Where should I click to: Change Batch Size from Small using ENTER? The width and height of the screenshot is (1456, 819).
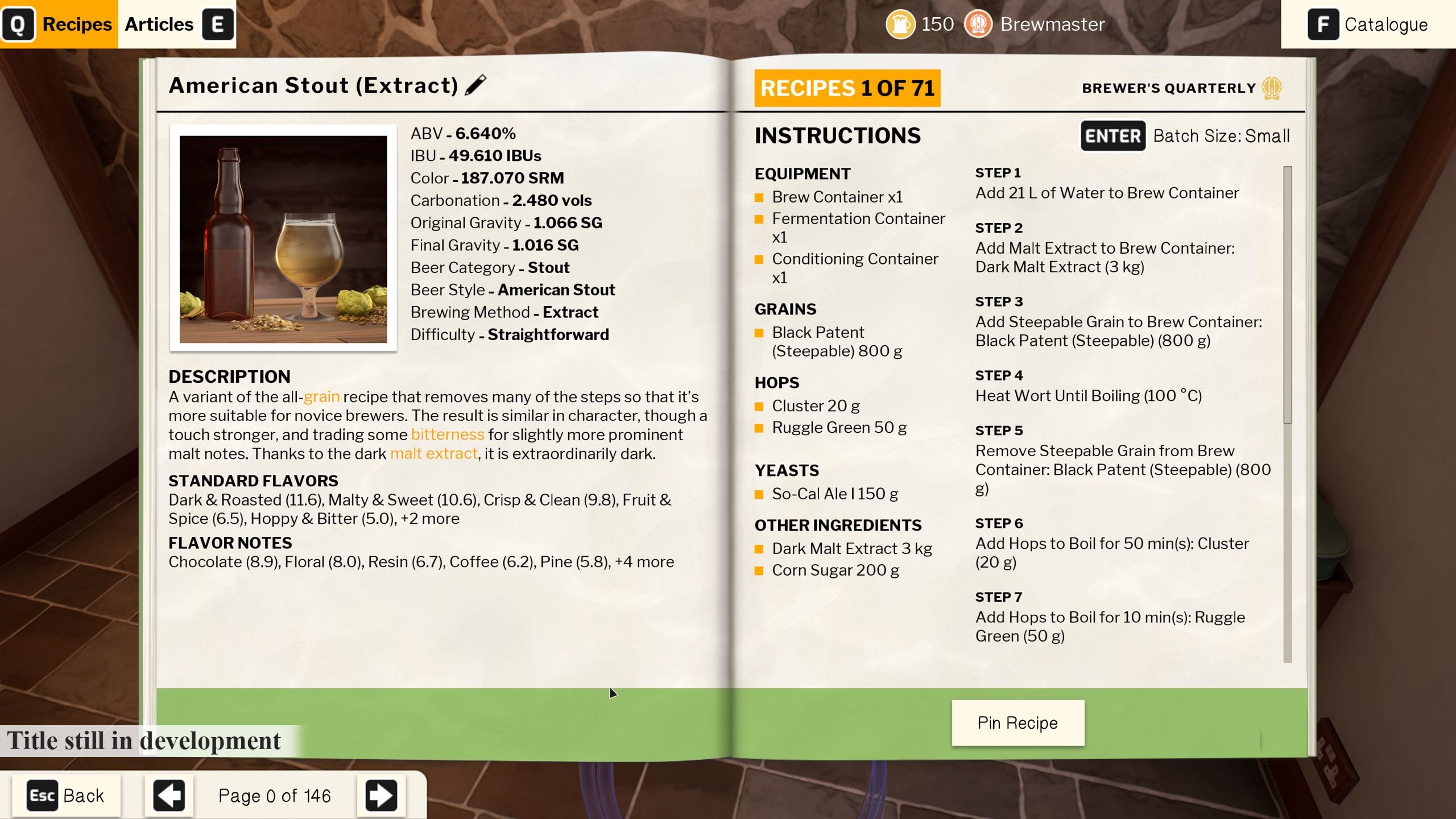click(1112, 136)
